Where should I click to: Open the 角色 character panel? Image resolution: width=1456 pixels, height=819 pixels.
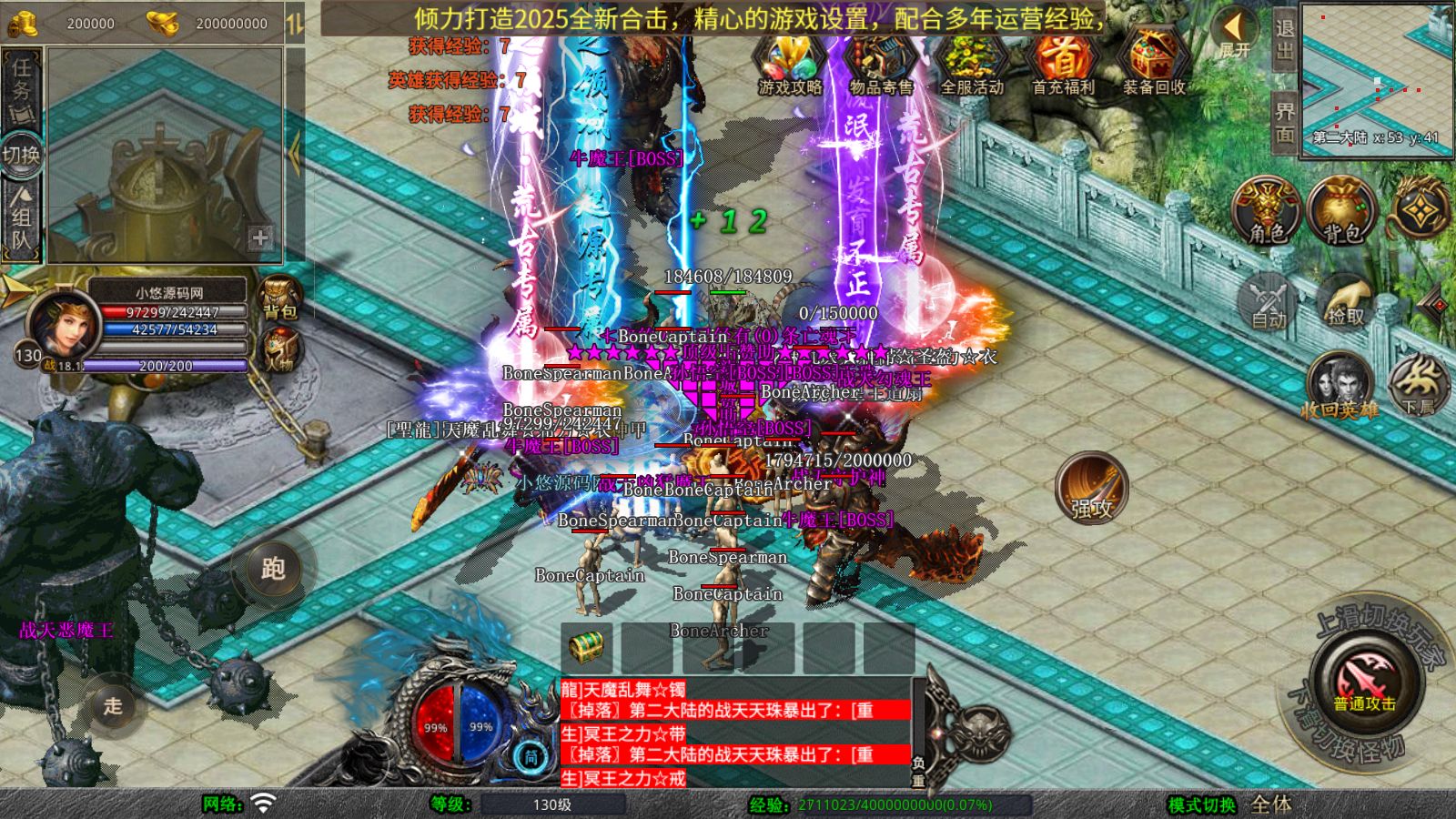click(x=1267, y=211)
